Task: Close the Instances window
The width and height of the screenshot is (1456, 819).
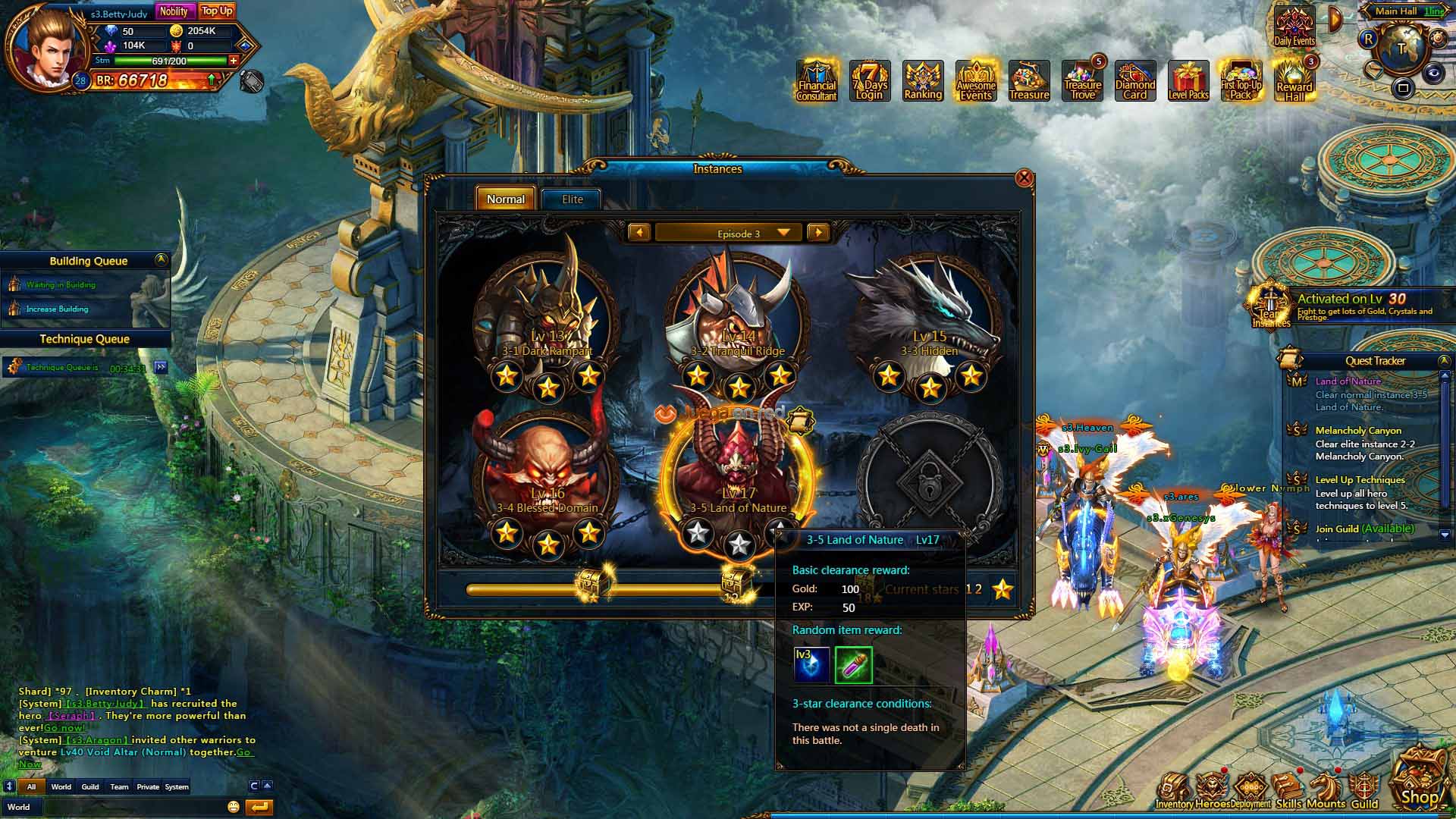Action: pyautogui.click(x=1024, y=178)
